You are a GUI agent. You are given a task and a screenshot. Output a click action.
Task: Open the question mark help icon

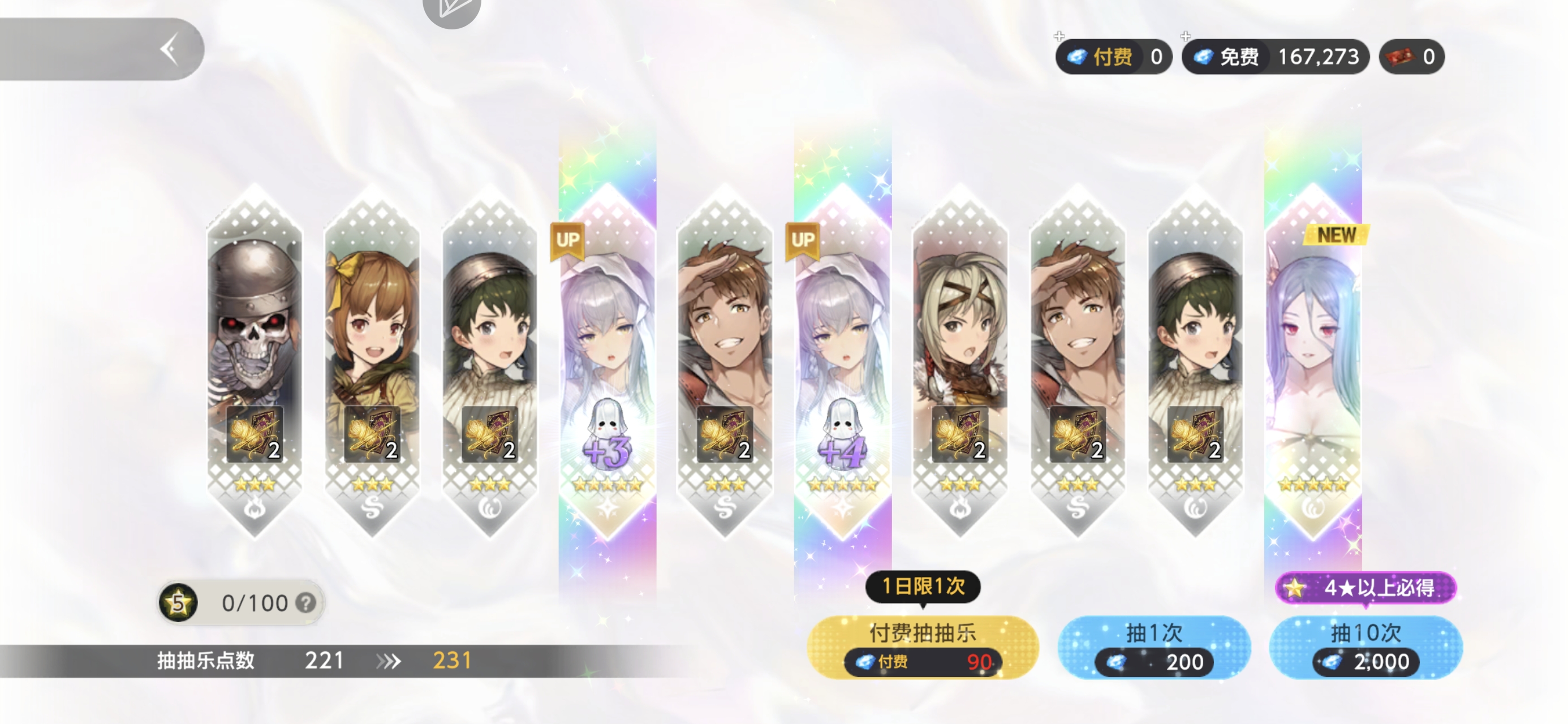pyautogui.click(x=305, y=603)
